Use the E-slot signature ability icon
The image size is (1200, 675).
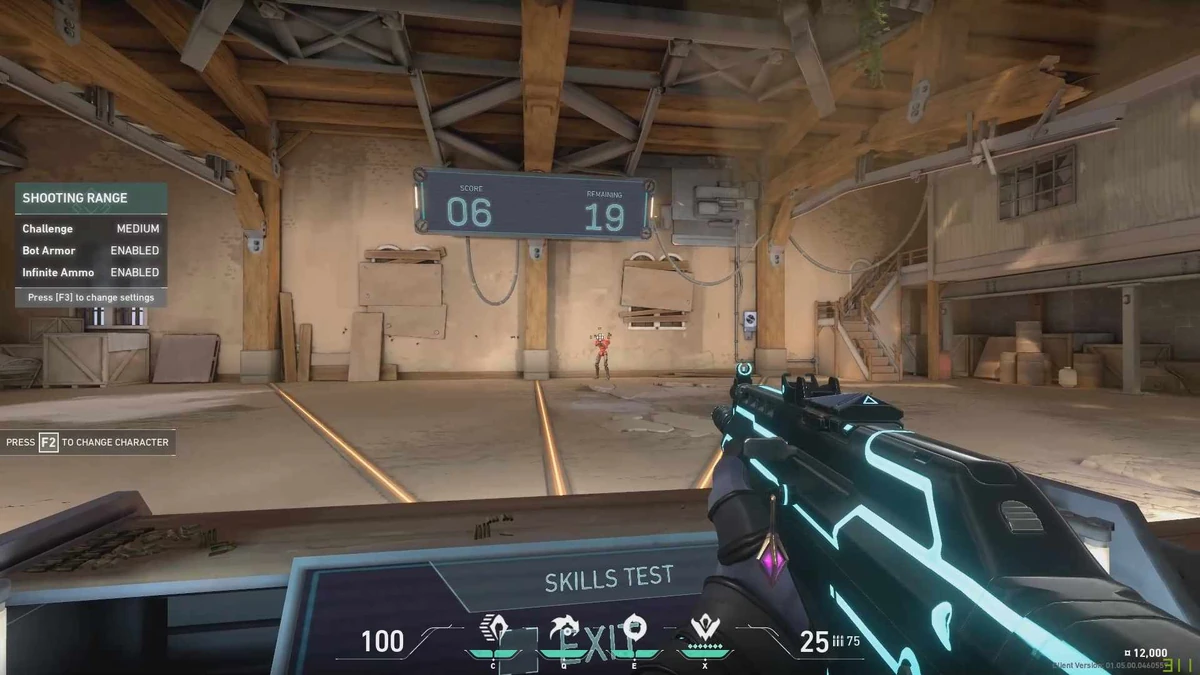pos(632,630)
